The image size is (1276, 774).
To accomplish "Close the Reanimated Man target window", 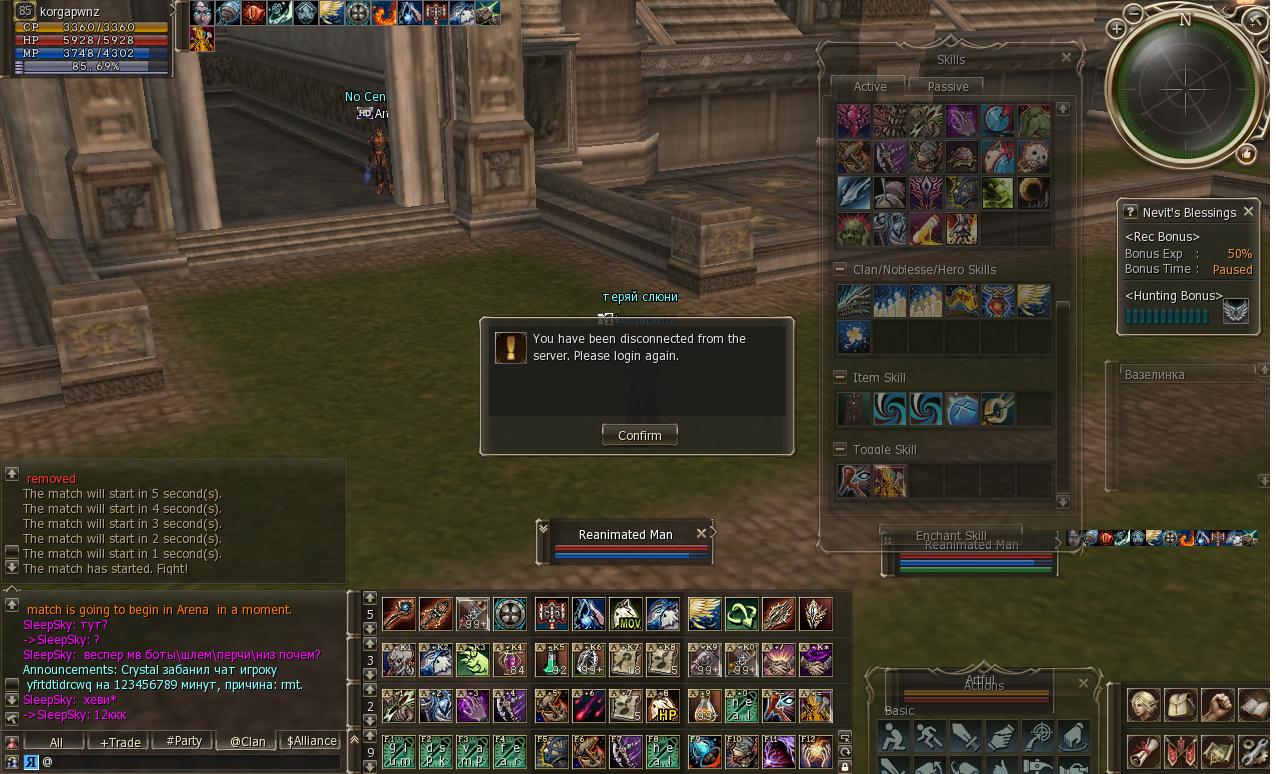I will point(702,532).
